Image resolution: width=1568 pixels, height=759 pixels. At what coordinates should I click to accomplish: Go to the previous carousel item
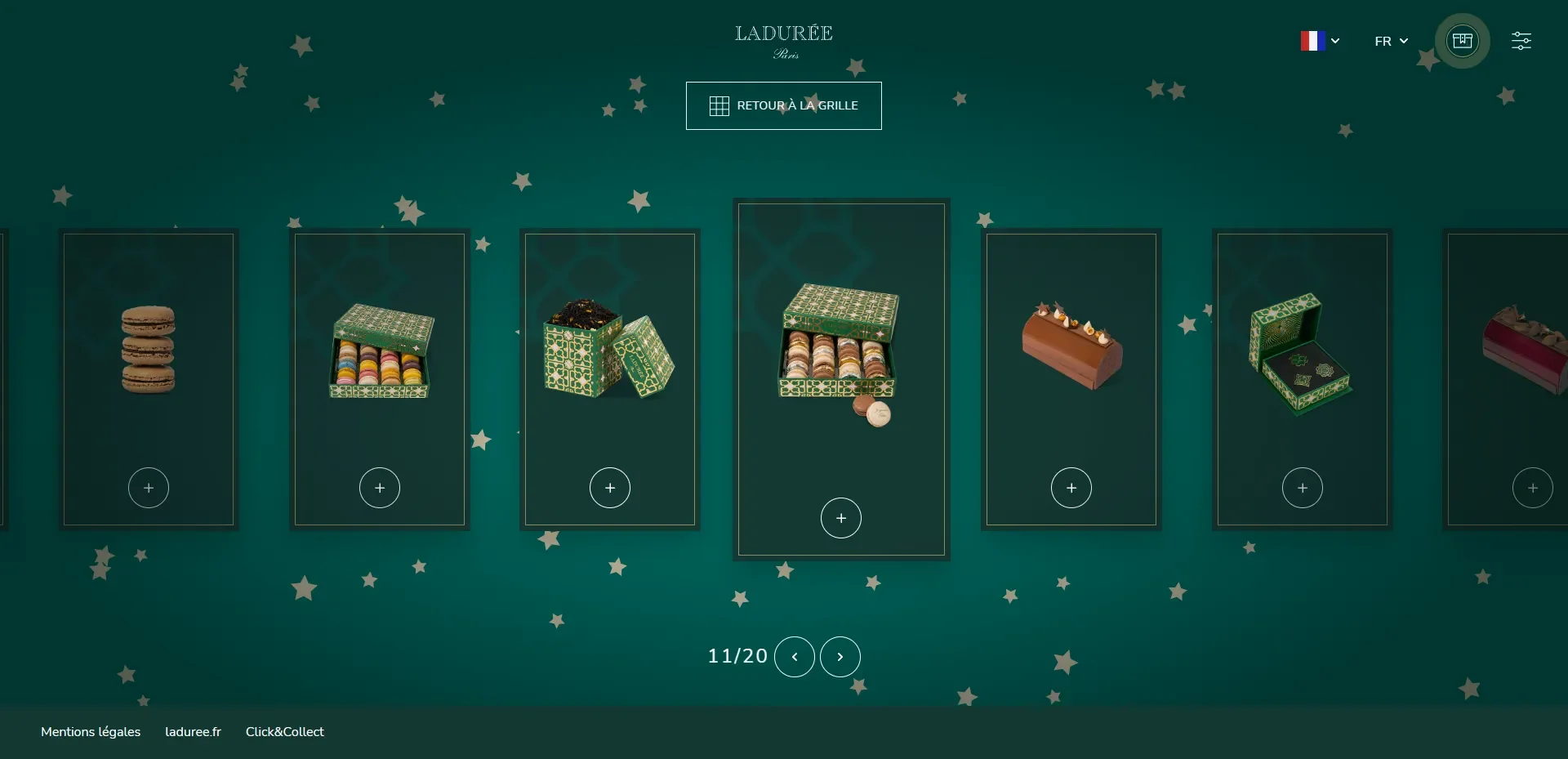point(794,657)
